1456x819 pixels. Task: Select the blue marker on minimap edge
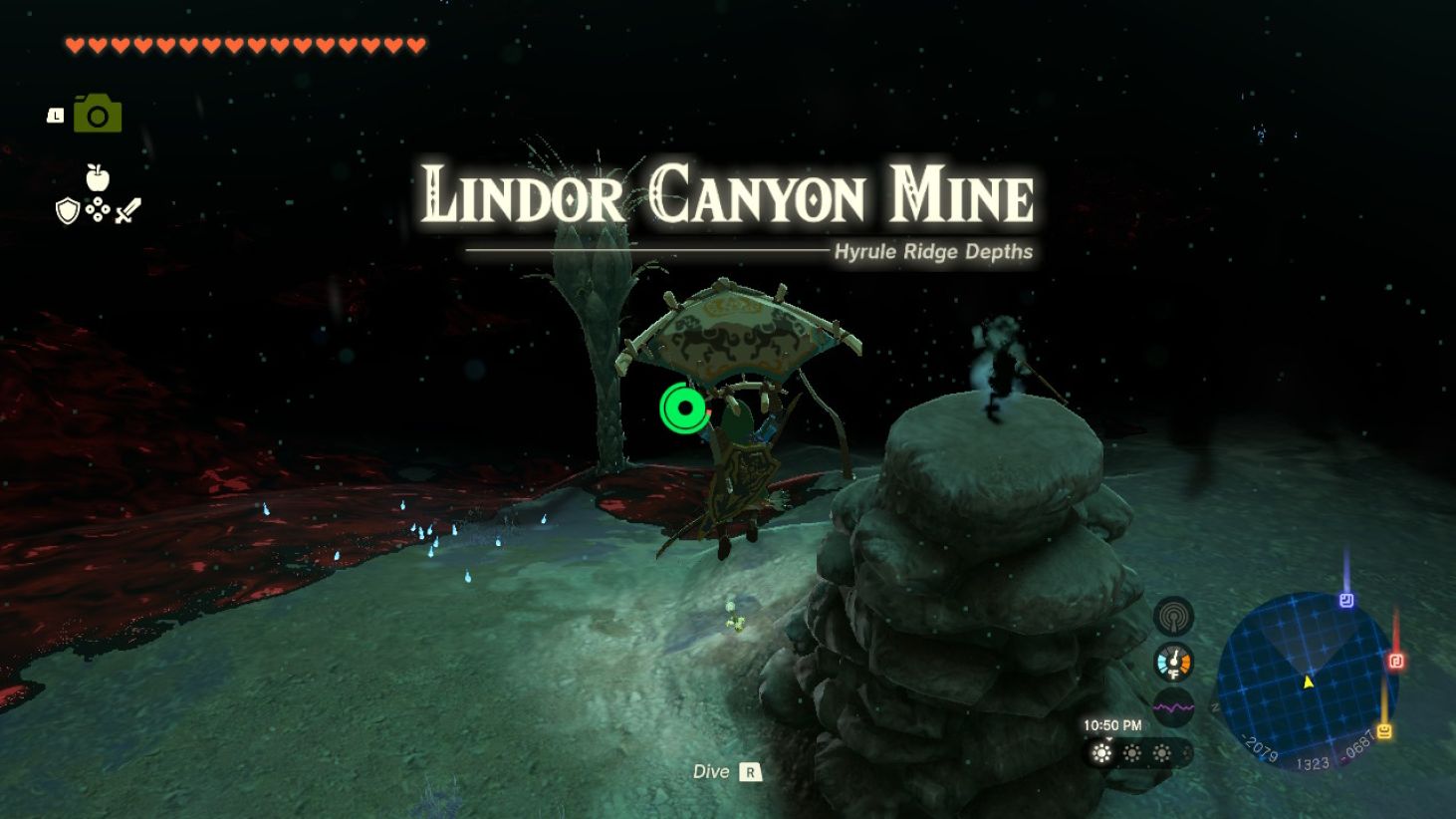(x=1346, y=600)
